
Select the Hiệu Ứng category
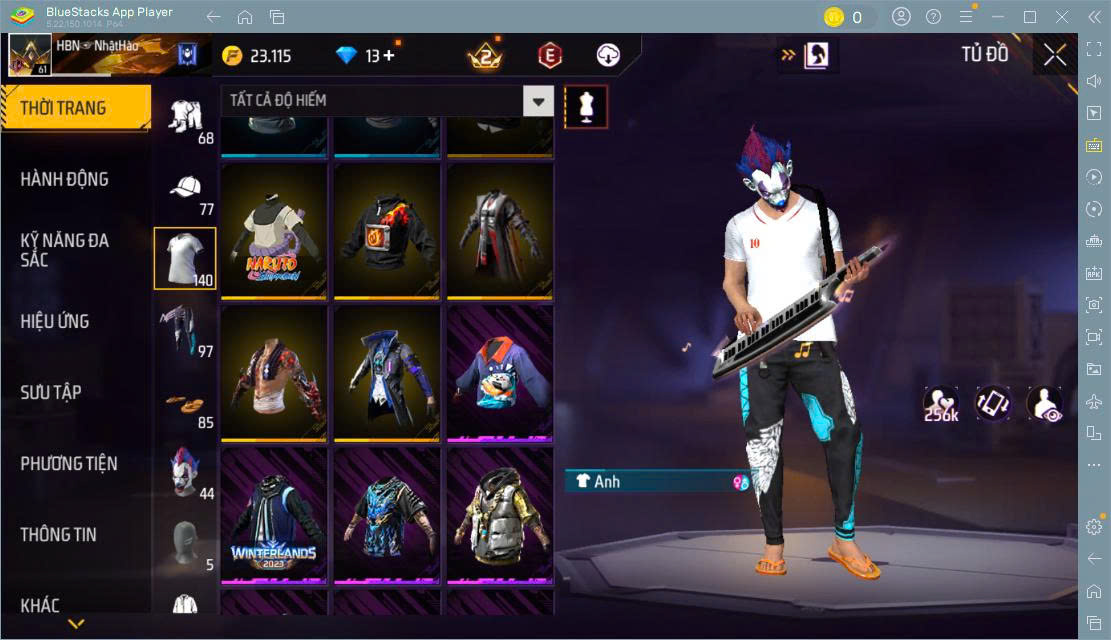[x=55, y=321]
